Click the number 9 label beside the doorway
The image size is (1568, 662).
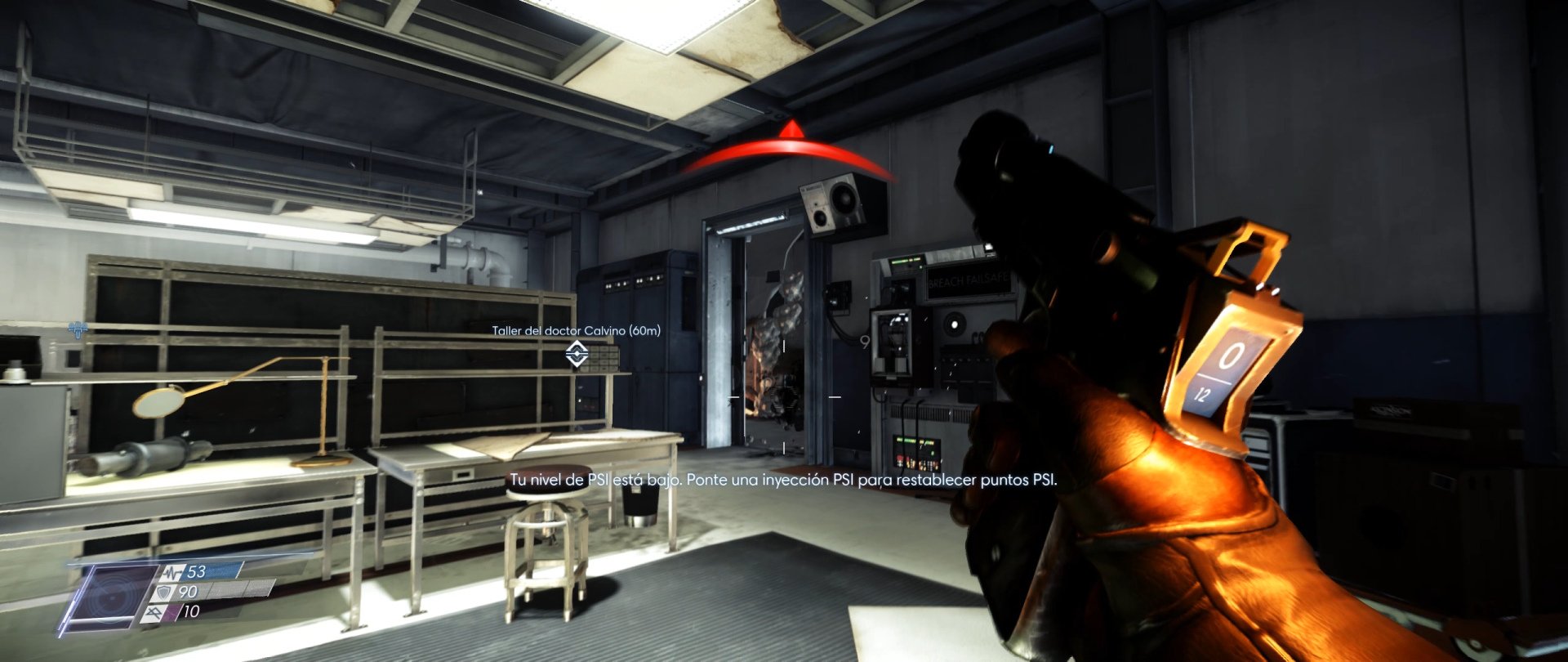coord(865,341)
